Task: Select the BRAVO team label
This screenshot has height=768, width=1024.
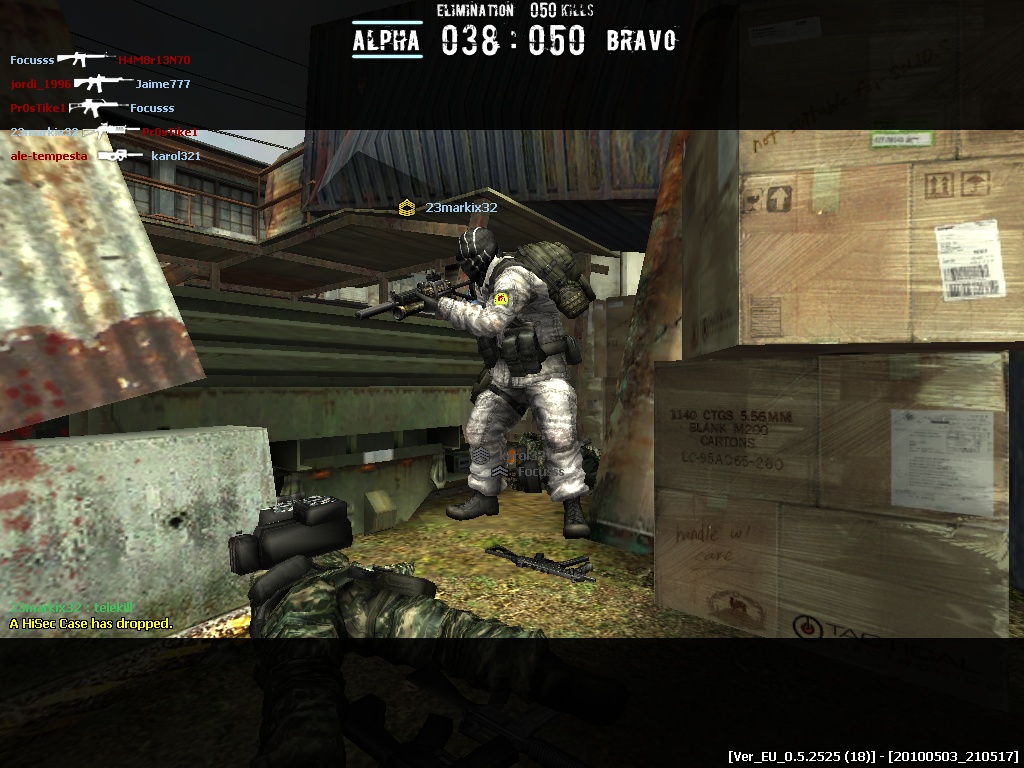Action: click(x=641, y=41)
